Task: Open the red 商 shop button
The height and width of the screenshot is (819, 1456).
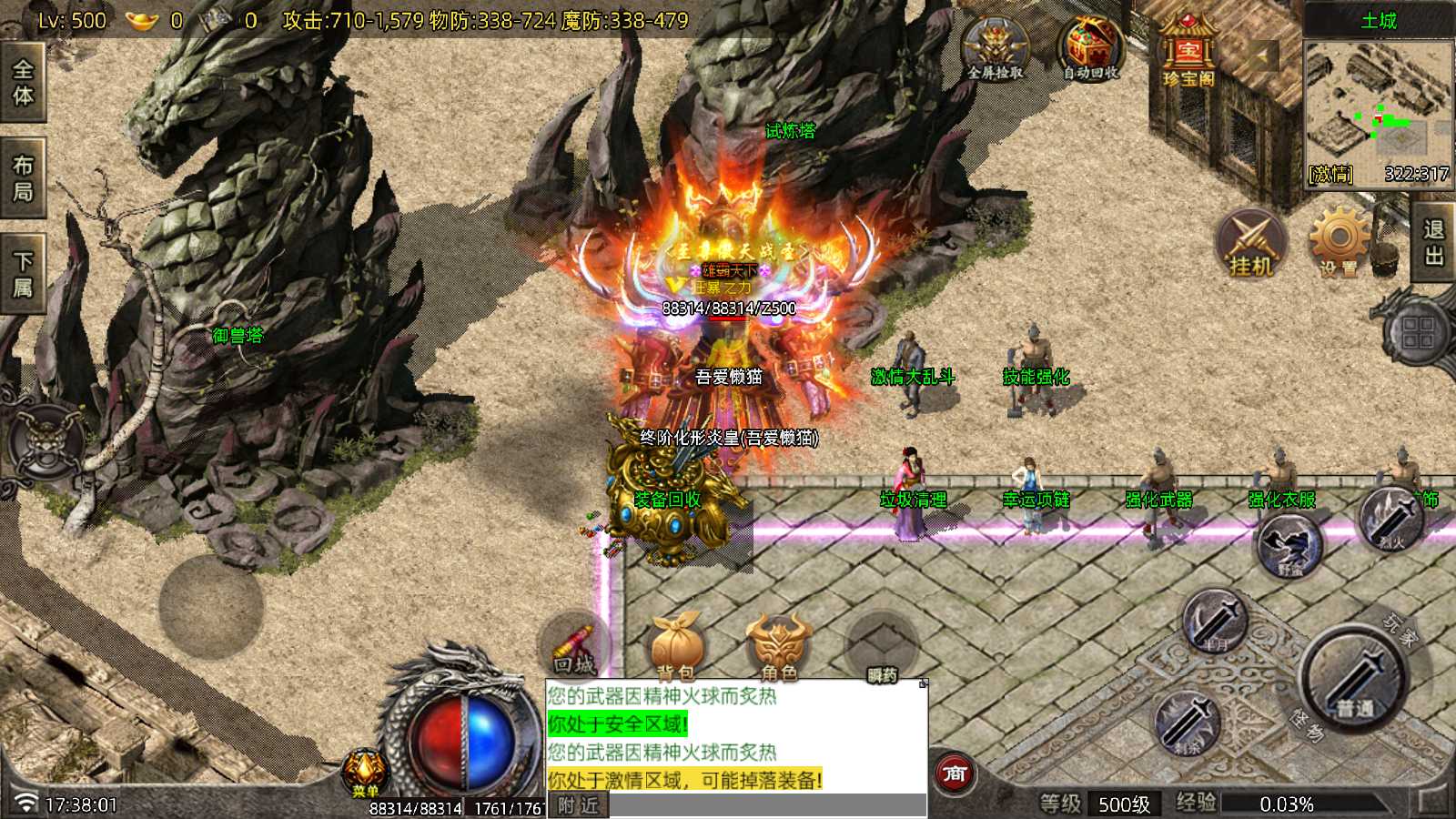Action: click(955, 774)
